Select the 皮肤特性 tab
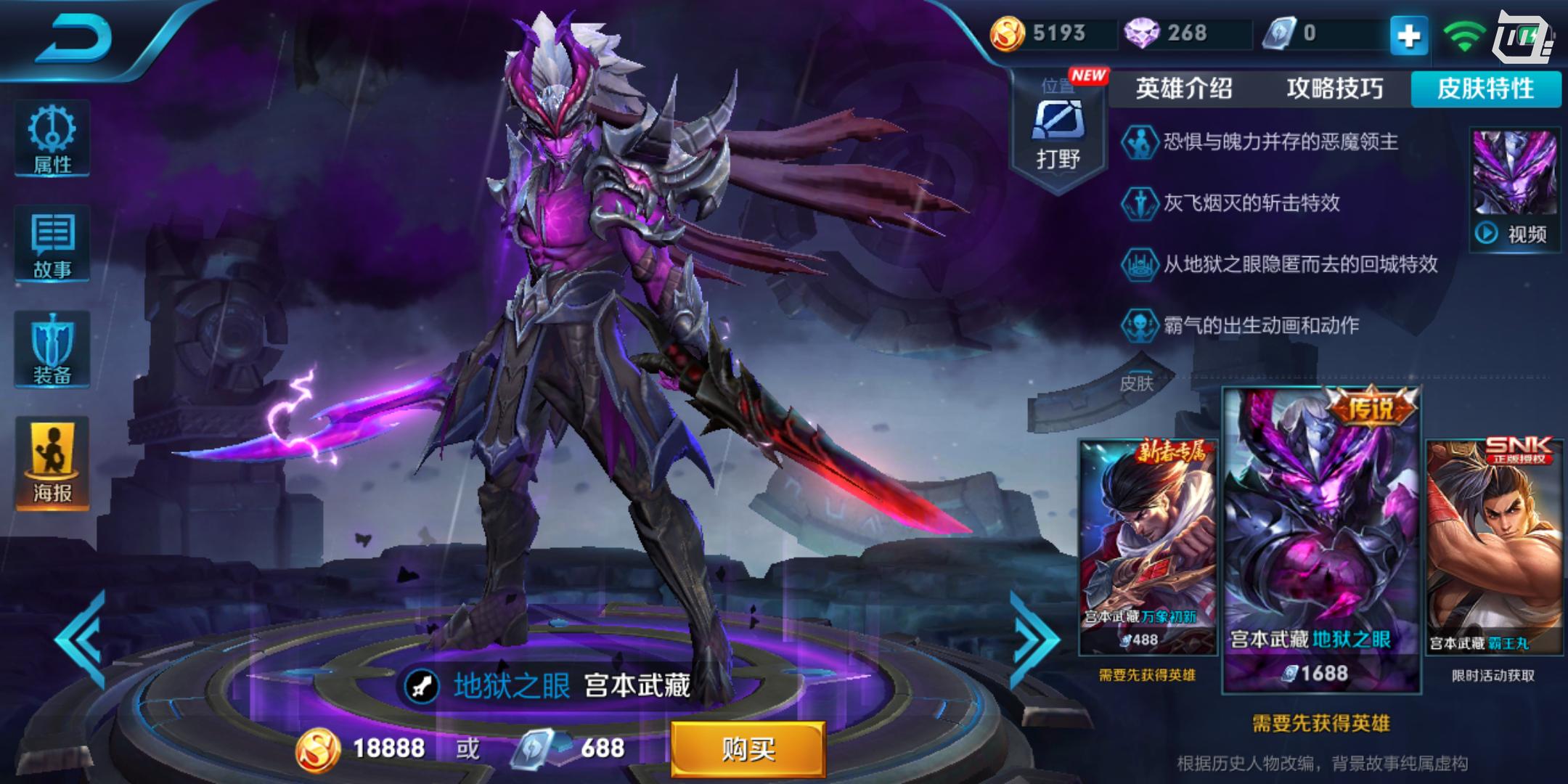Image resolution: width=1568 pixels, height=784 pixels. point(1485,89)
